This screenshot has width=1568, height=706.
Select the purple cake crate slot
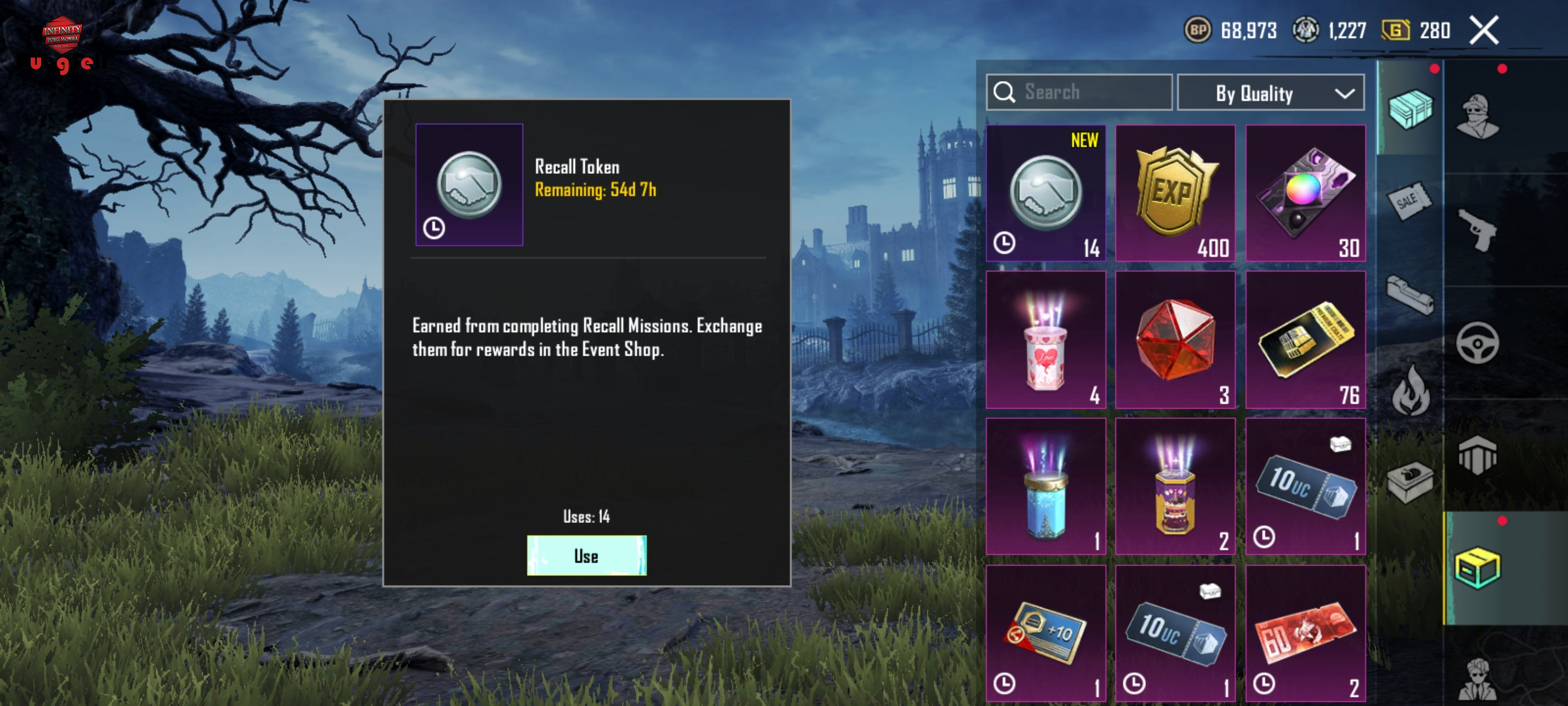coord(1175,486)
